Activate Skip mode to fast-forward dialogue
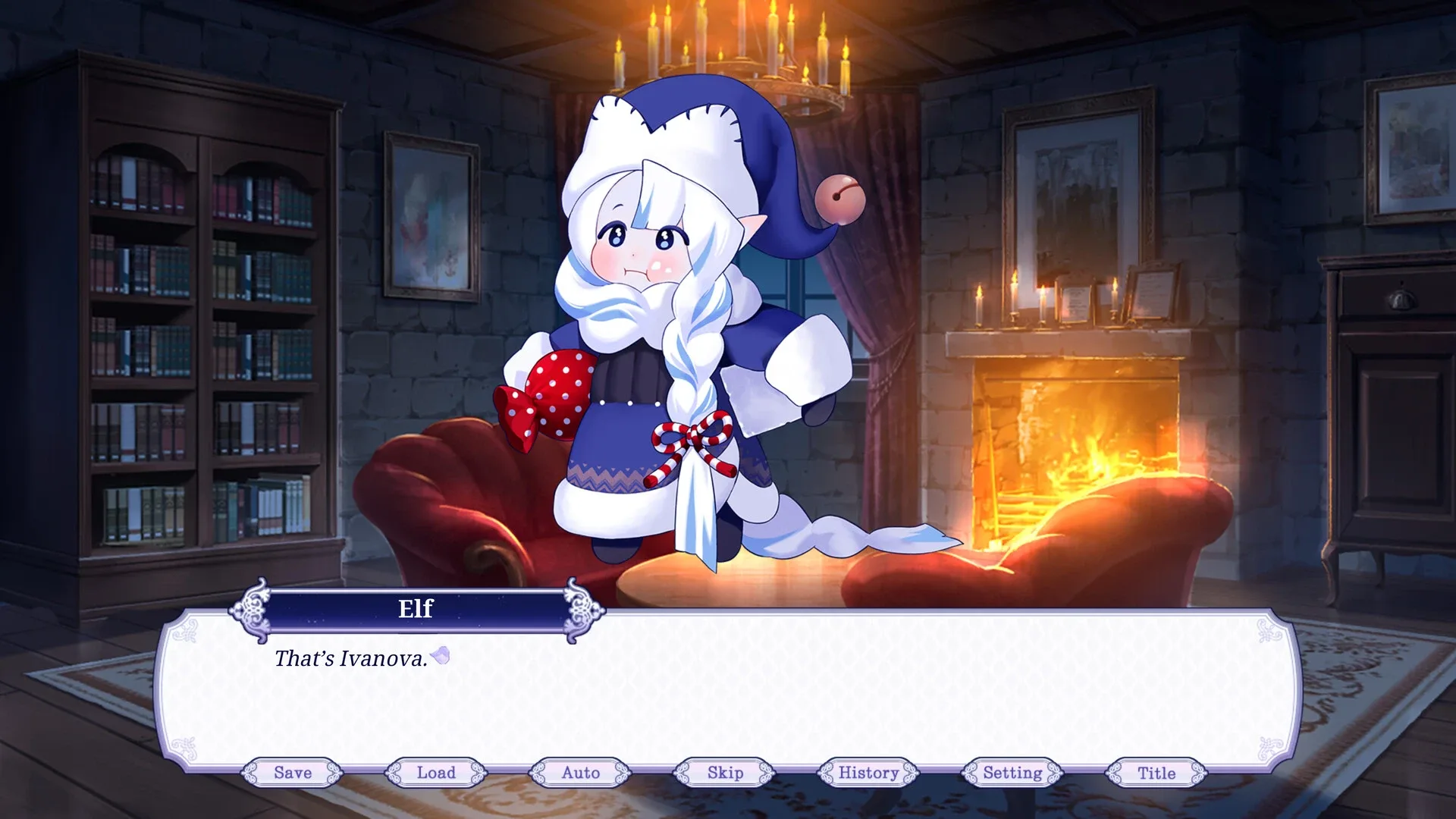Viewport: 1456px width, 819px height. 725,773
